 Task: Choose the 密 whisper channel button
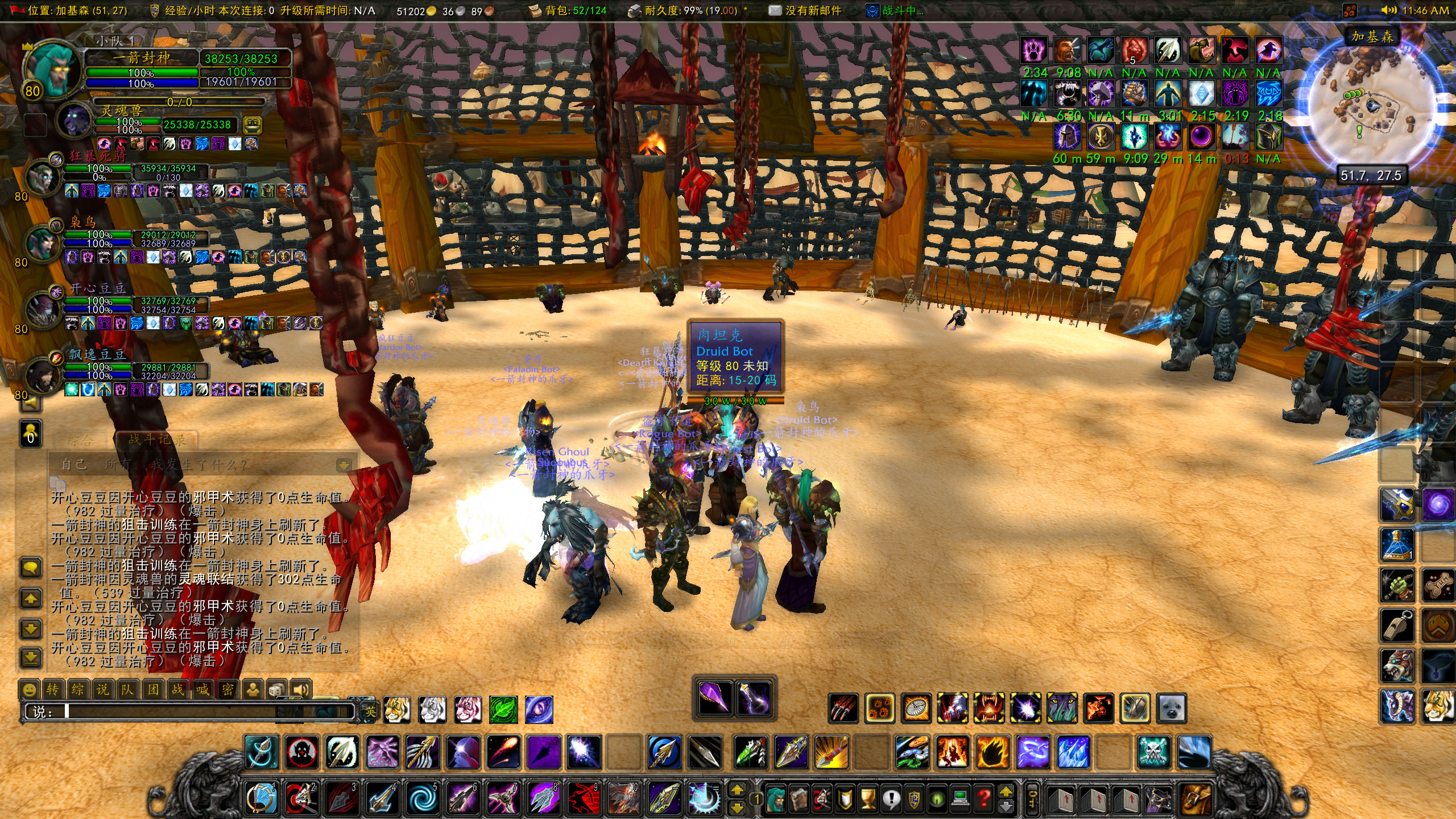[x=227, y=690]
